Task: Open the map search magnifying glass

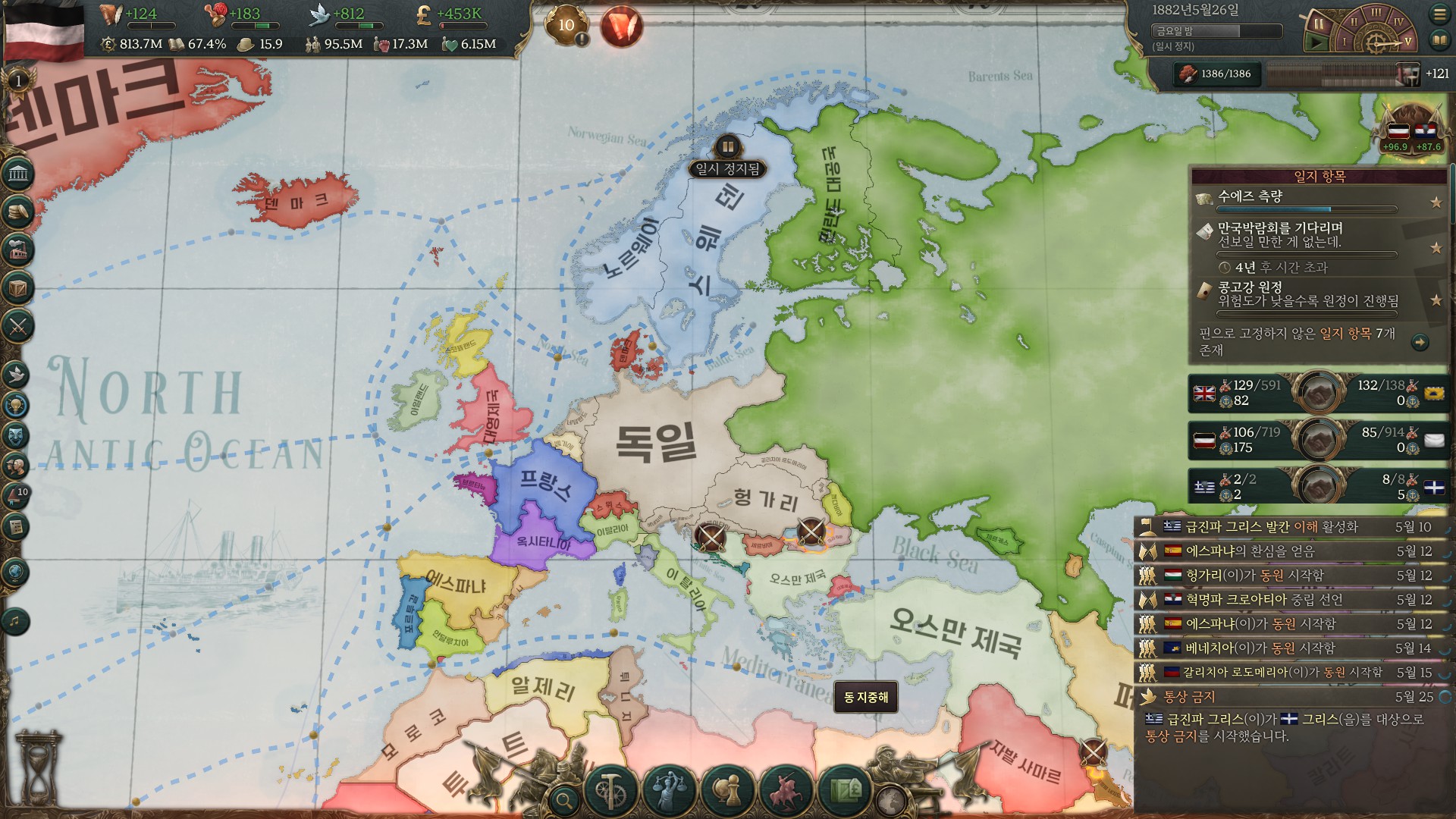Action: tap(563, 799)
